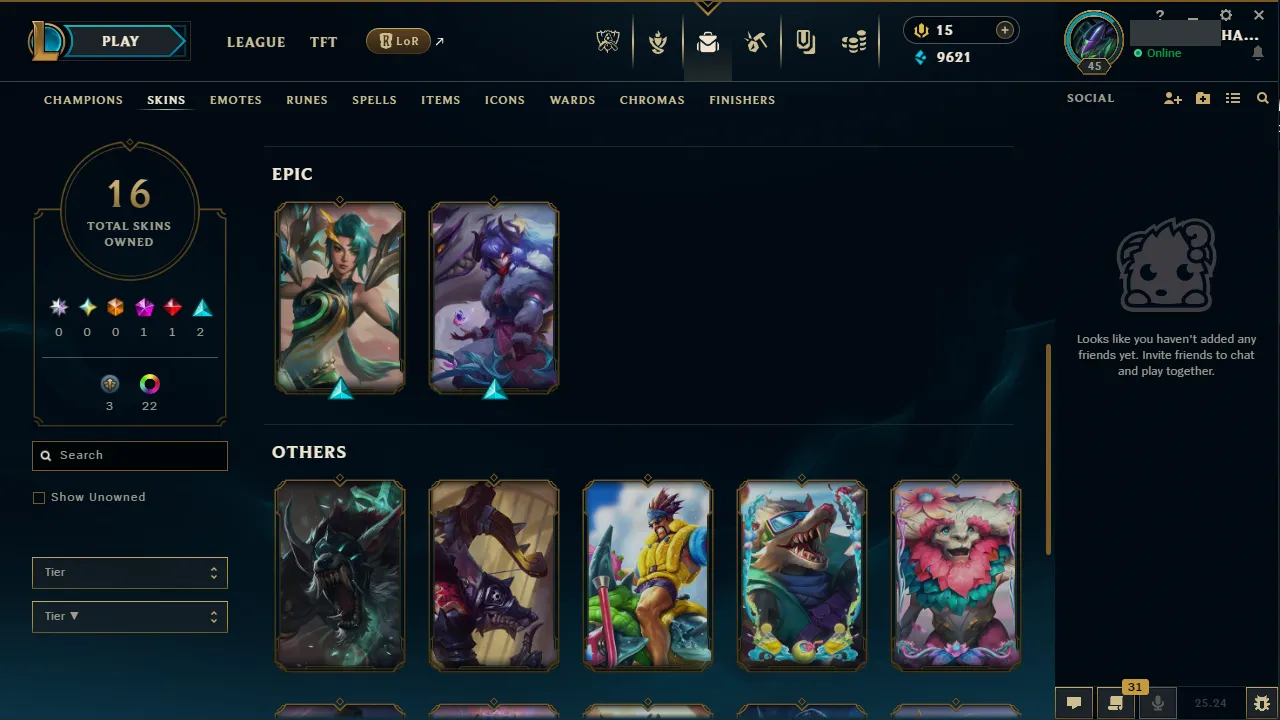Click the add friend icon in Social panel

pyautogui.click(x=1172, y=98)
